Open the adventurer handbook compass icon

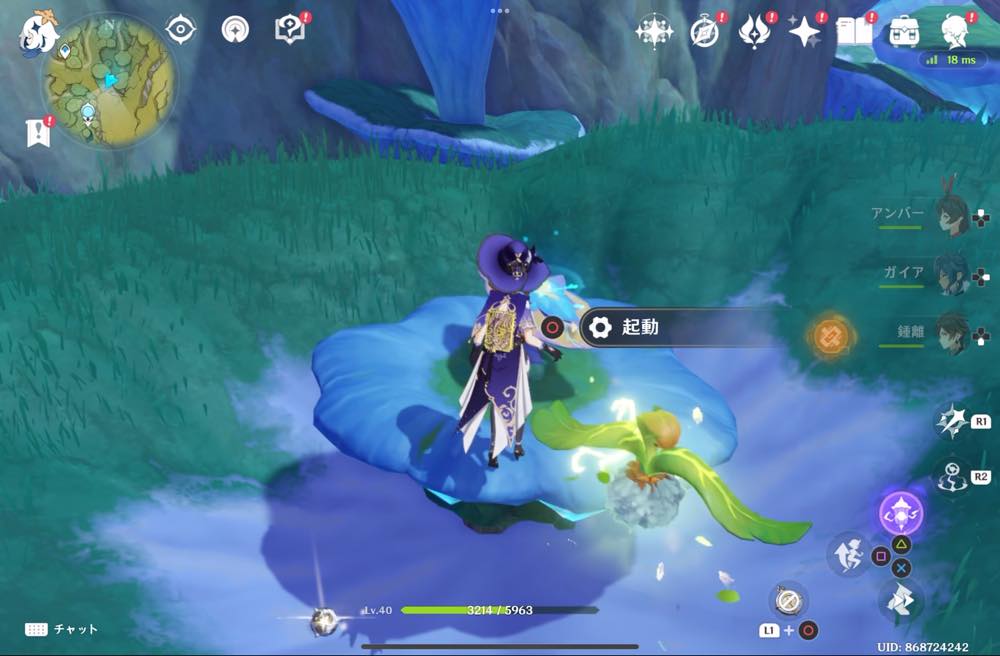point(705,31)
